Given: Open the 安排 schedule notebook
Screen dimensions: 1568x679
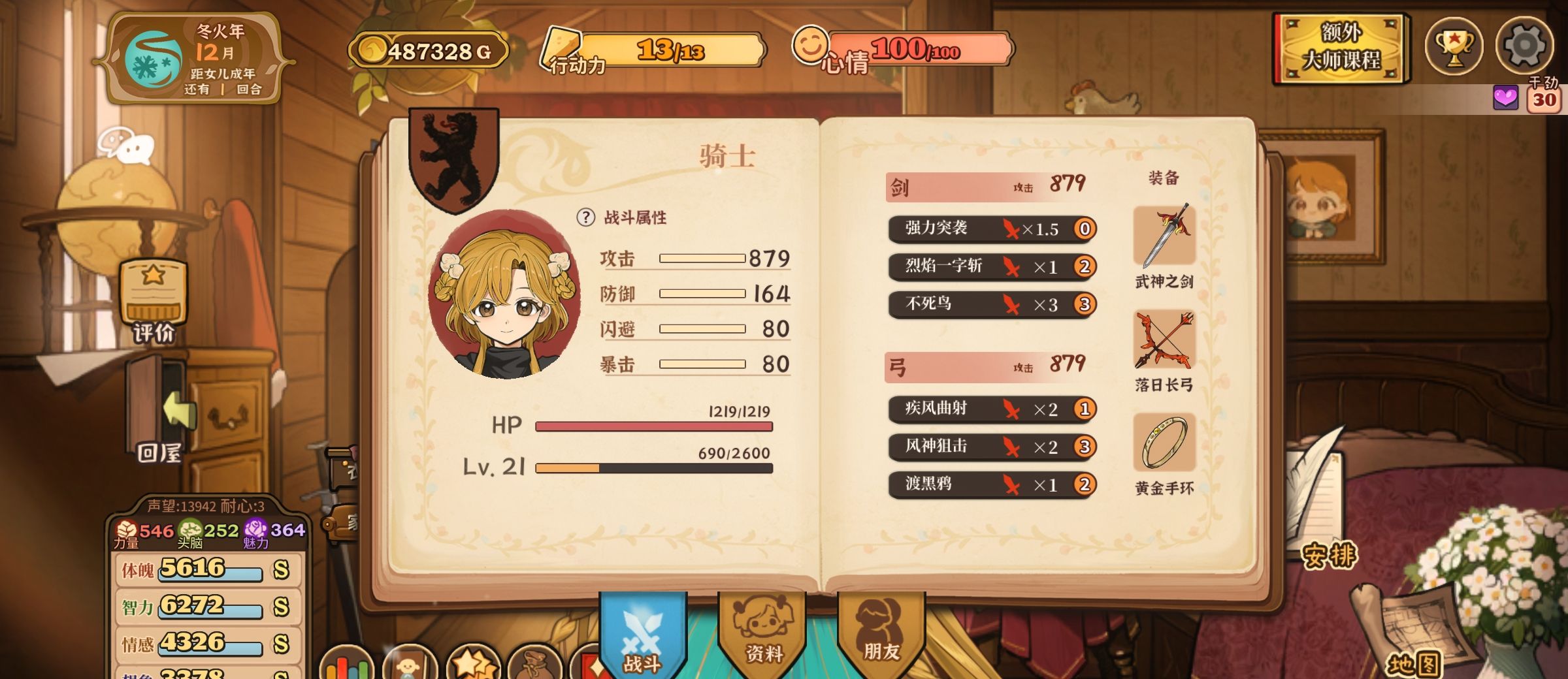Looking at the screenshot, I should point(1329,555).
